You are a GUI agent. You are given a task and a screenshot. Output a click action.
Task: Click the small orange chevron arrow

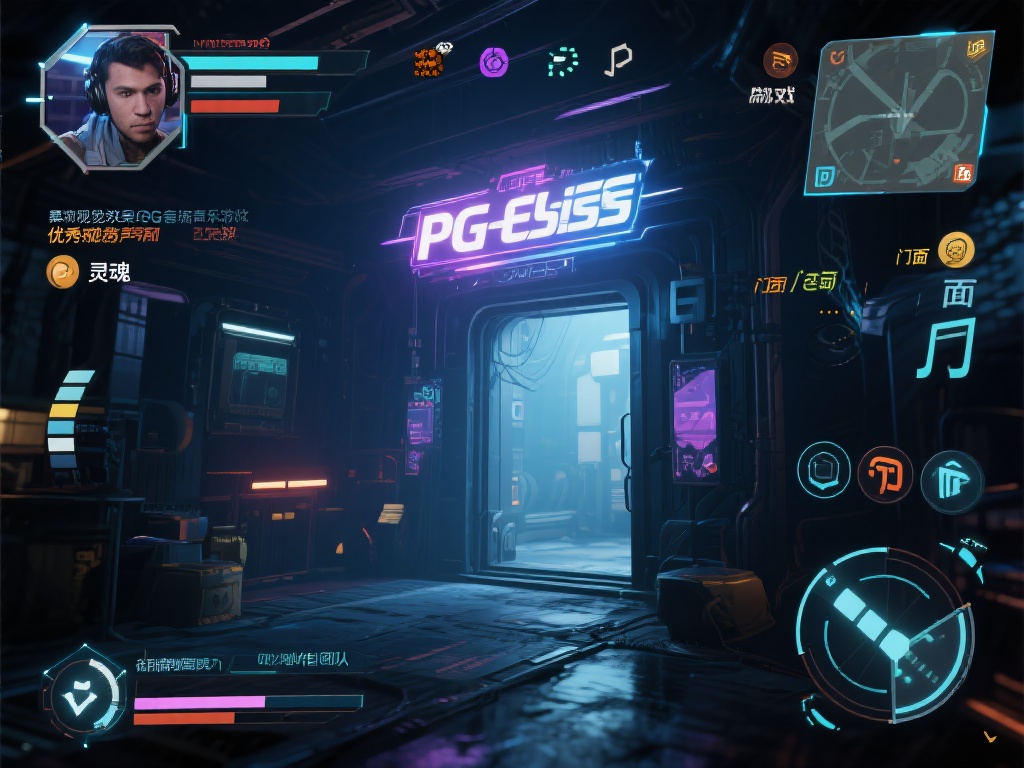[x=990, y=737]
